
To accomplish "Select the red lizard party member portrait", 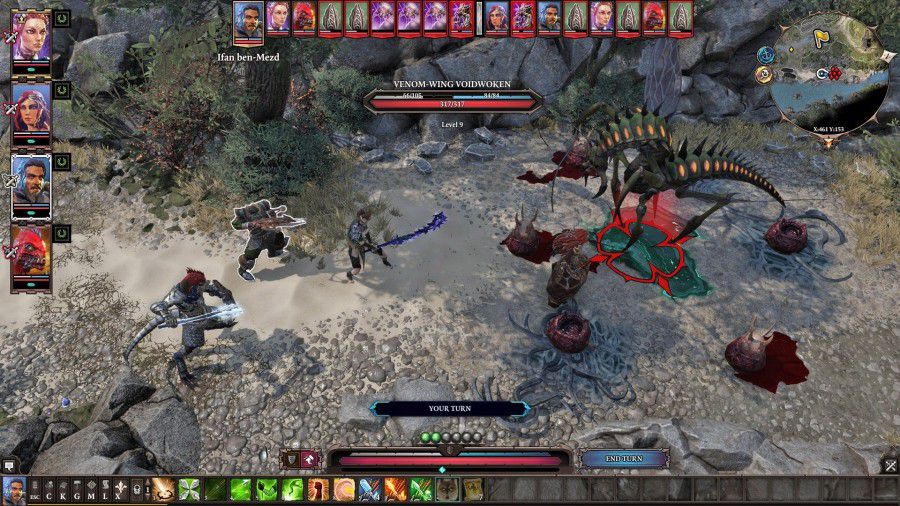I will [x=31, y=257].
